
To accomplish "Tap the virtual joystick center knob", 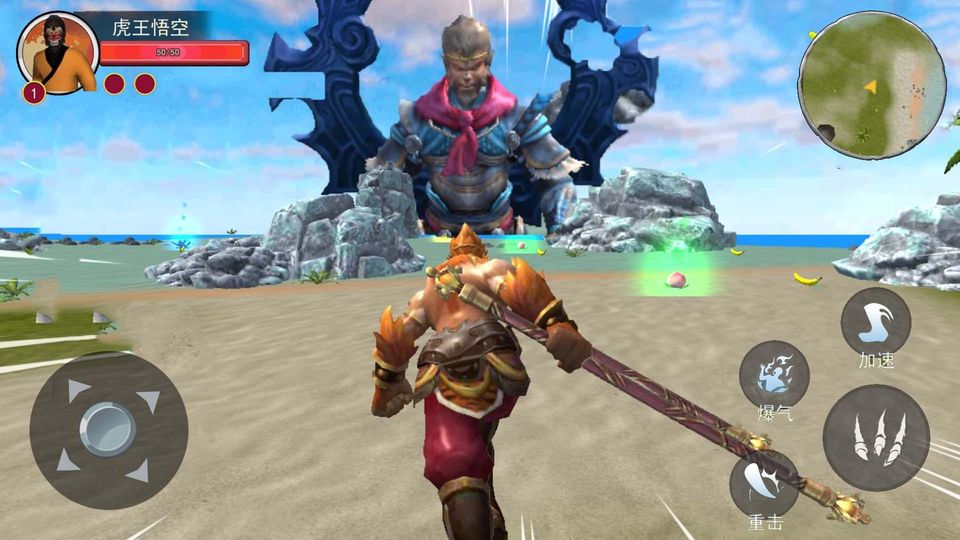I will point(108,430).
